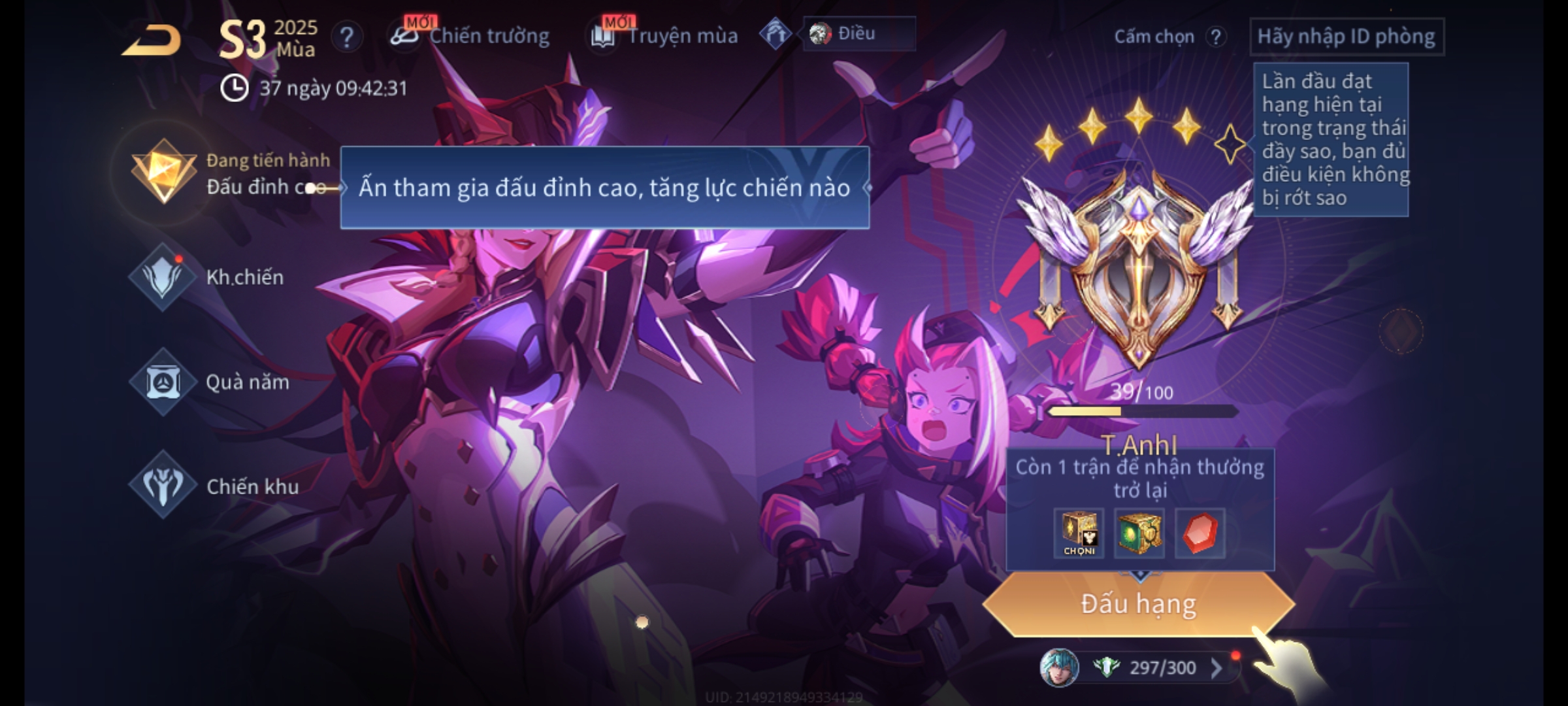The height and width of the screenshot is (706, 1568).
Task: Go back using the return arrow
Action: 152,41
